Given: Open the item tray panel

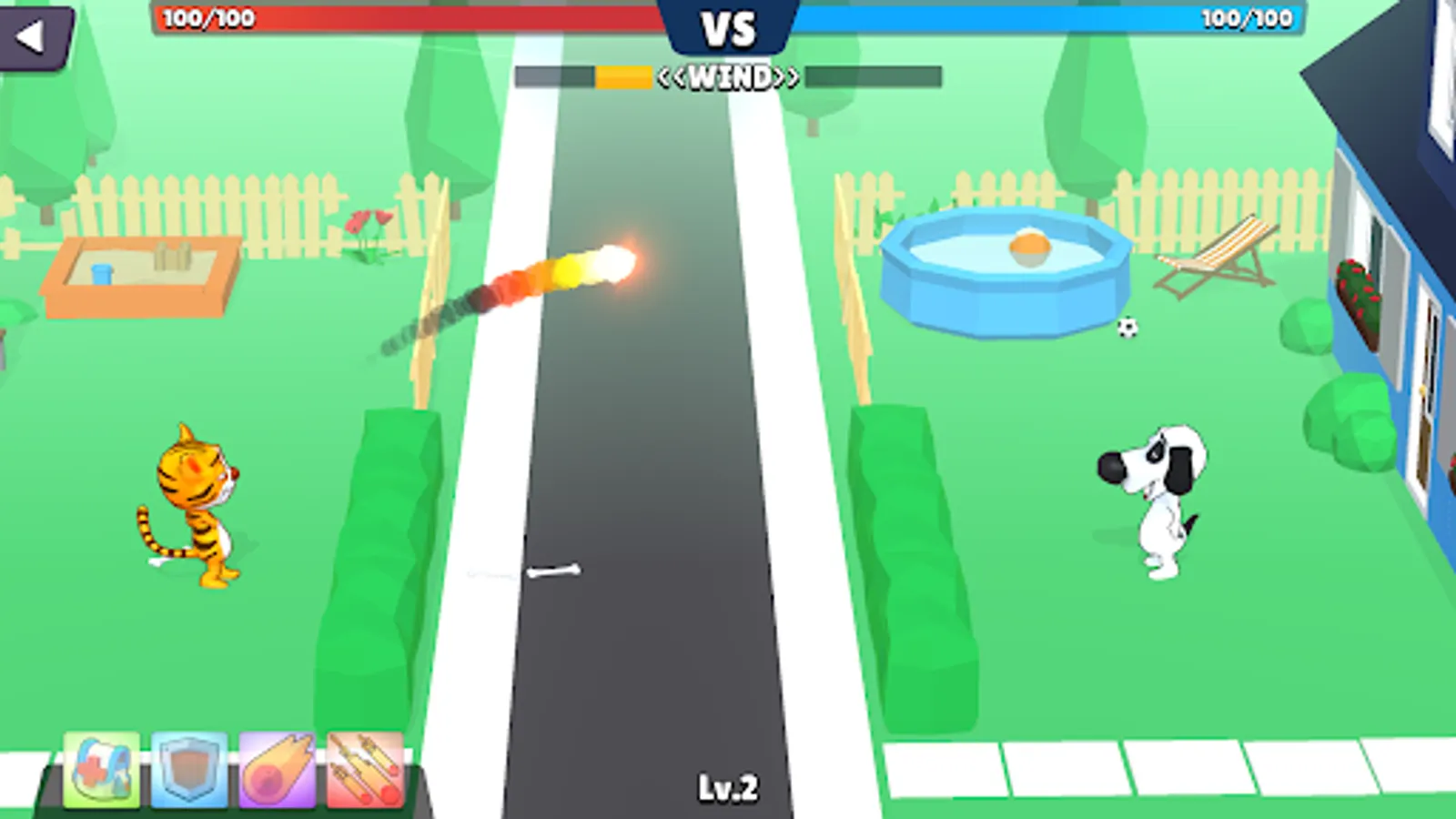Looking at the screenshot, I should pos(232,773).
